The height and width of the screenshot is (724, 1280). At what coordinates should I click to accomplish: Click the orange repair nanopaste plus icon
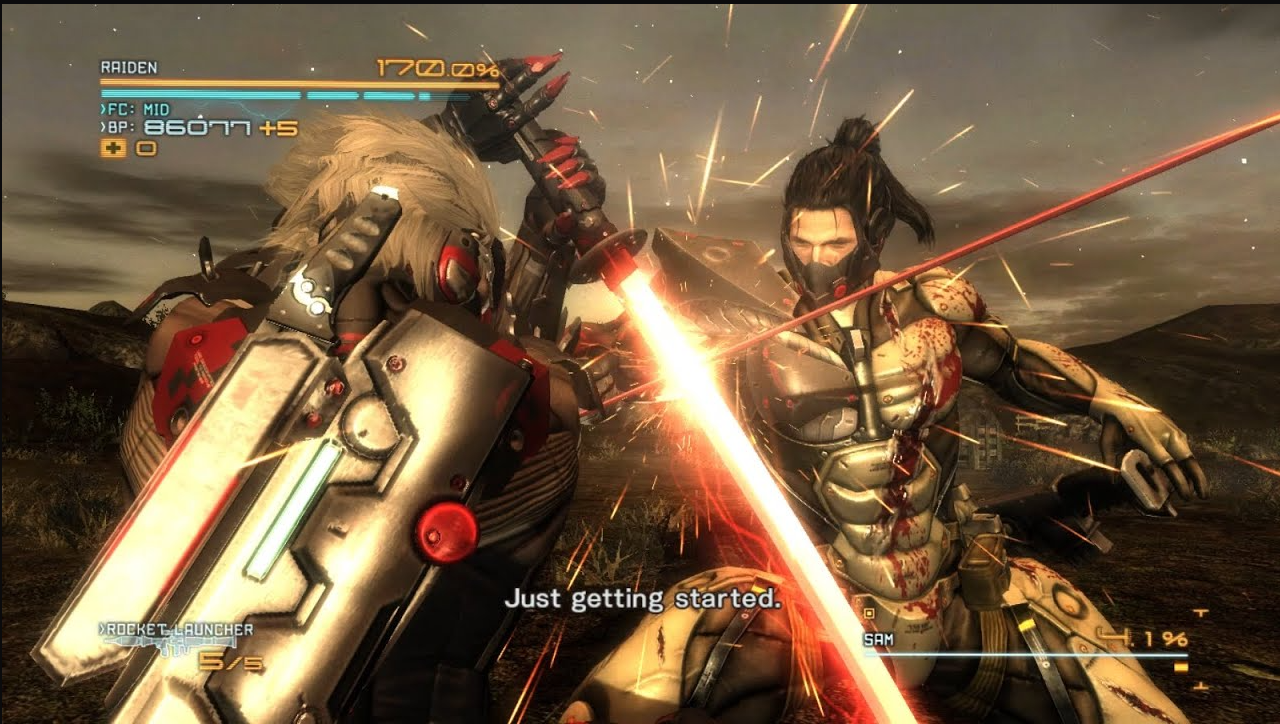click(112, 149)
